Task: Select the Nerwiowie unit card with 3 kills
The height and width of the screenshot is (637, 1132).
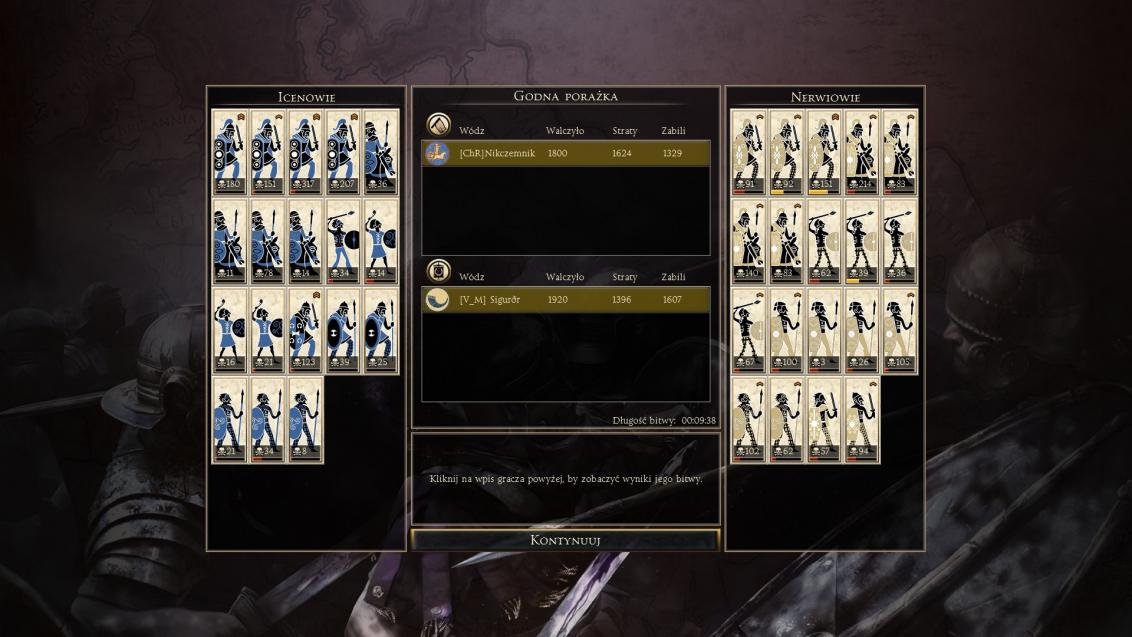Action: (x=824, y=331)
